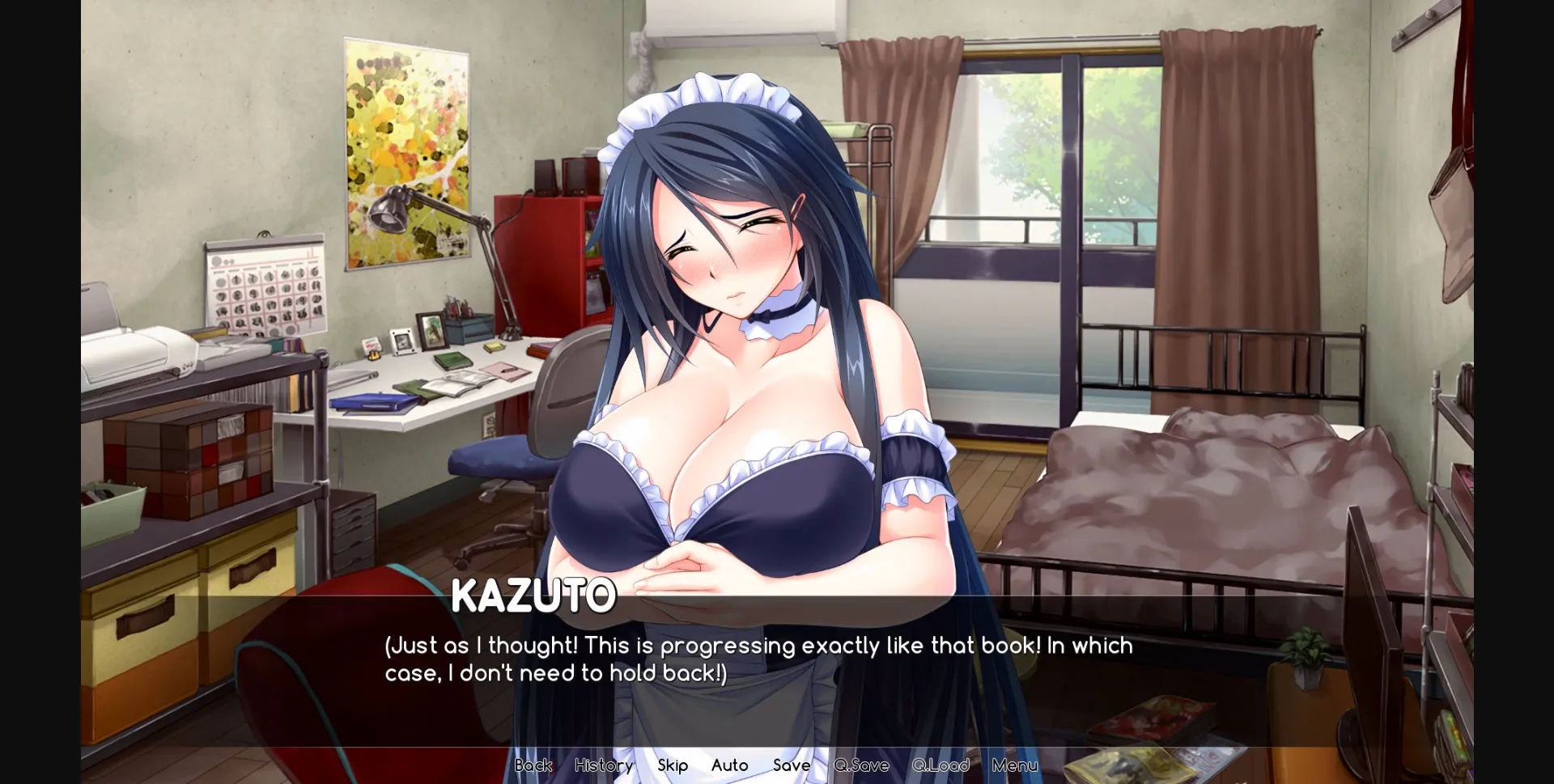The height and width of the screenshot is (784, 1554).
Task: Go Back to the previous dialogue line
Action: click(533, 765)
